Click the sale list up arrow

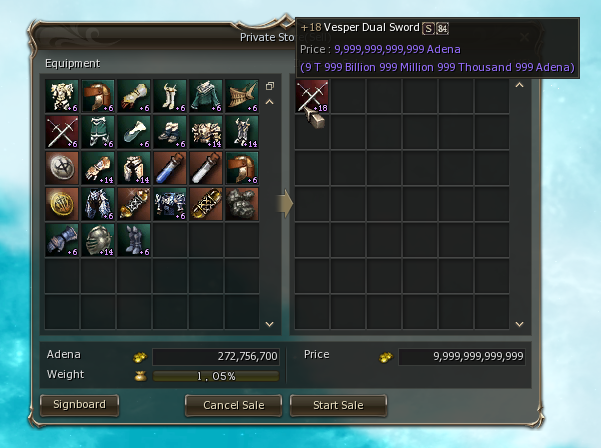tap(518, 86)
